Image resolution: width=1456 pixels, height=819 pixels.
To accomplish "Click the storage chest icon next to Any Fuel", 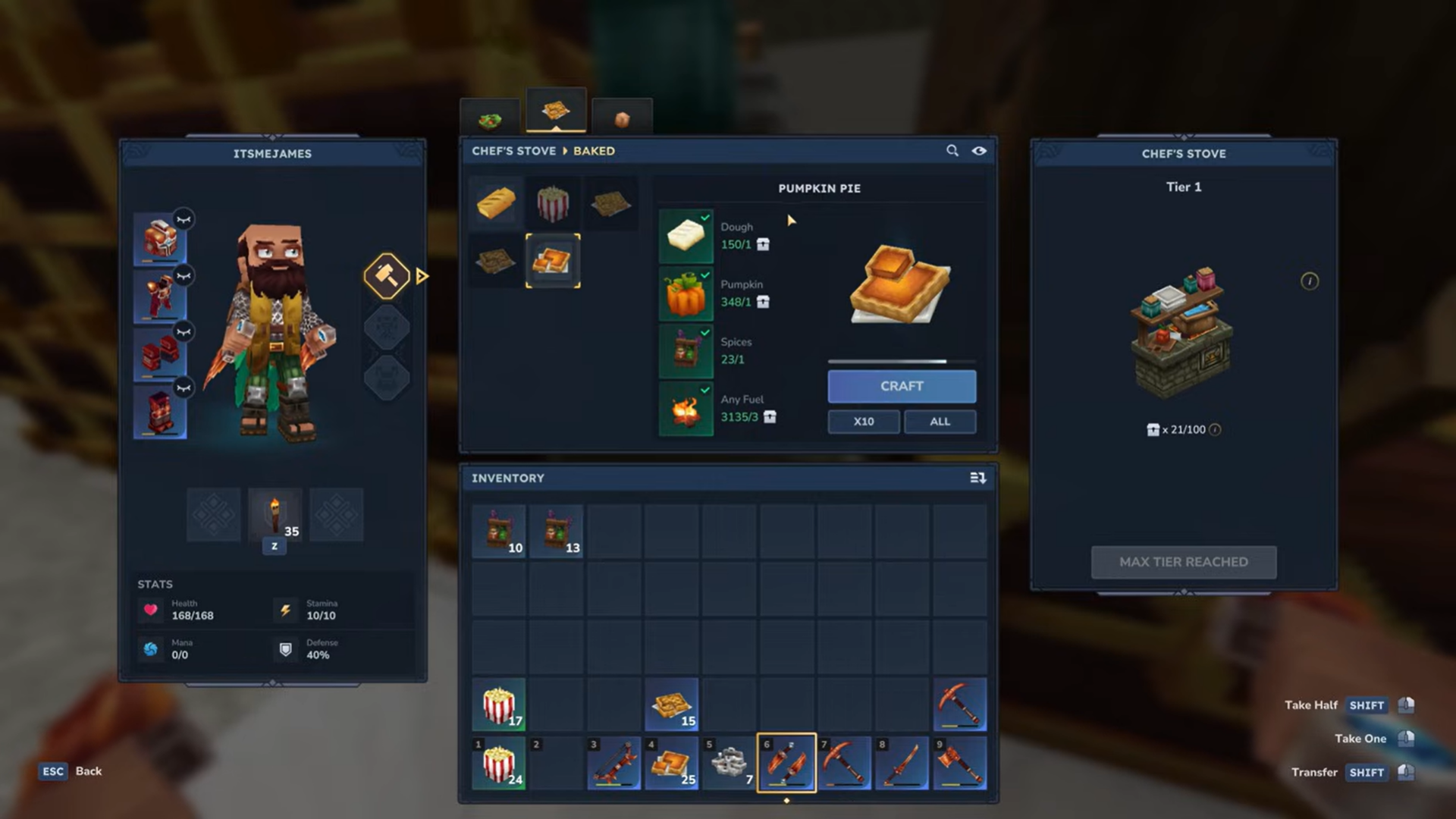I will coord(770,417).
